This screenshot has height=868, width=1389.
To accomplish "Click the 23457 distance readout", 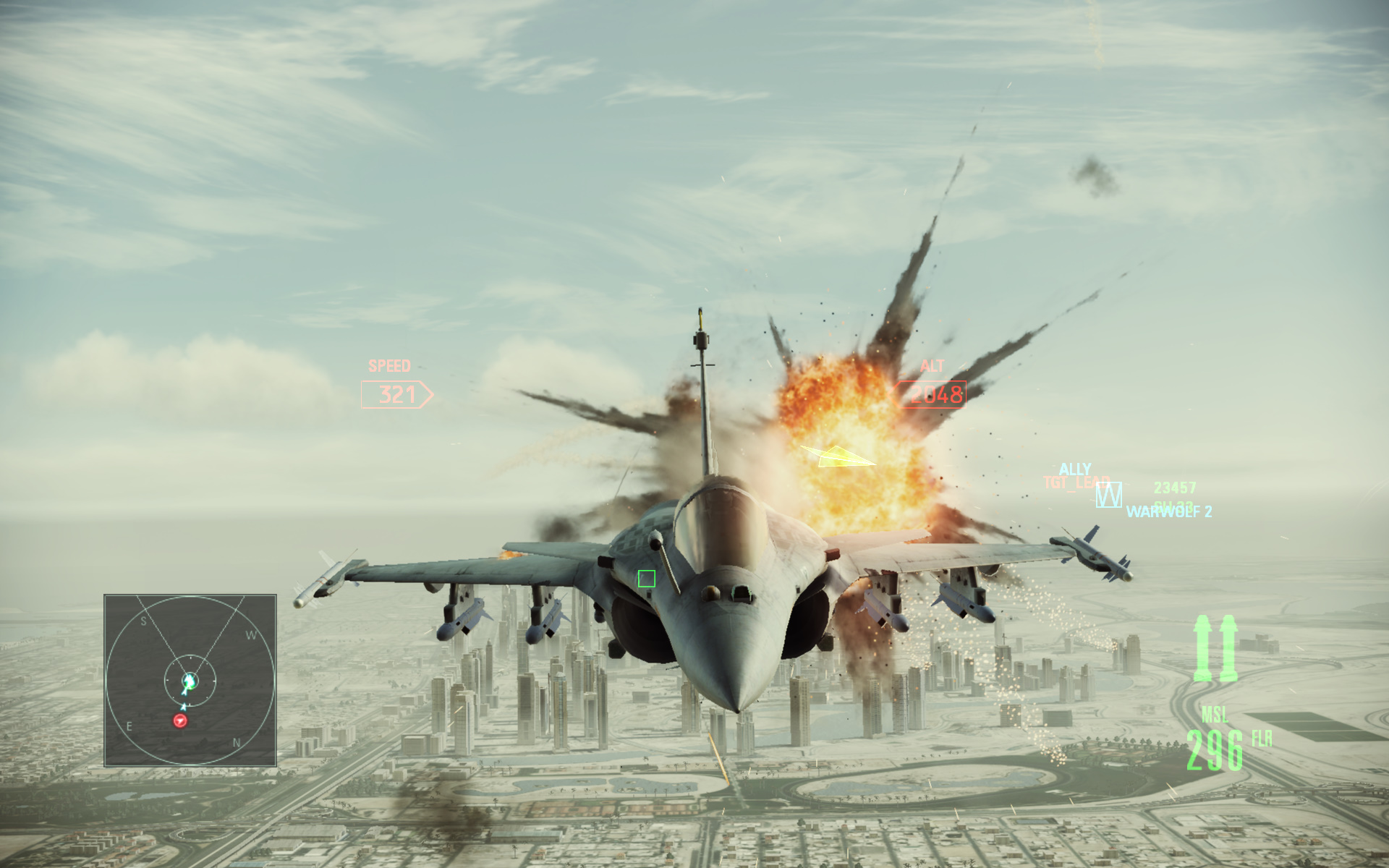I will click(1173, 488).
